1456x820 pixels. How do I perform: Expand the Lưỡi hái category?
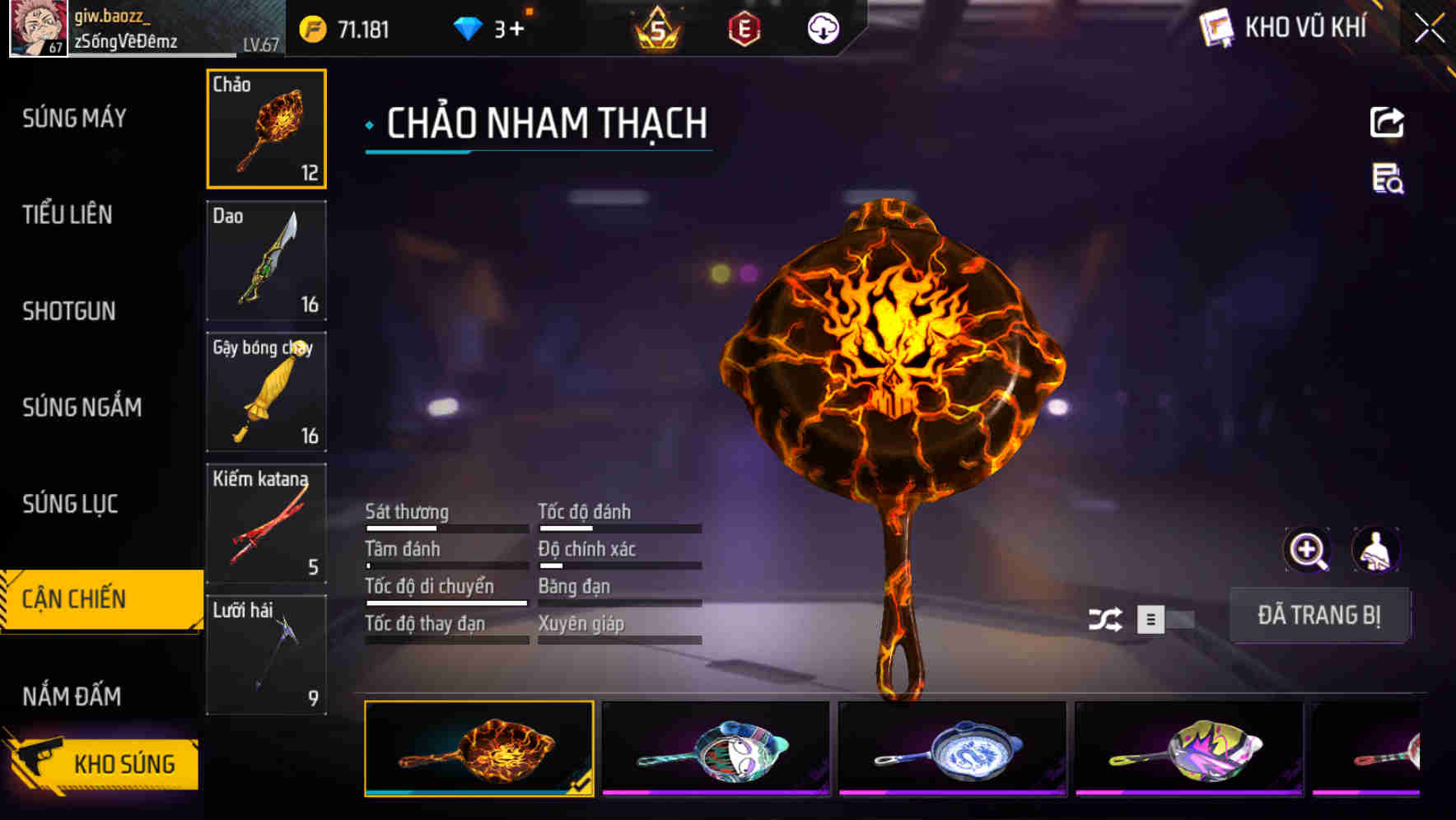pyautogui.click(x=266, y=655)
